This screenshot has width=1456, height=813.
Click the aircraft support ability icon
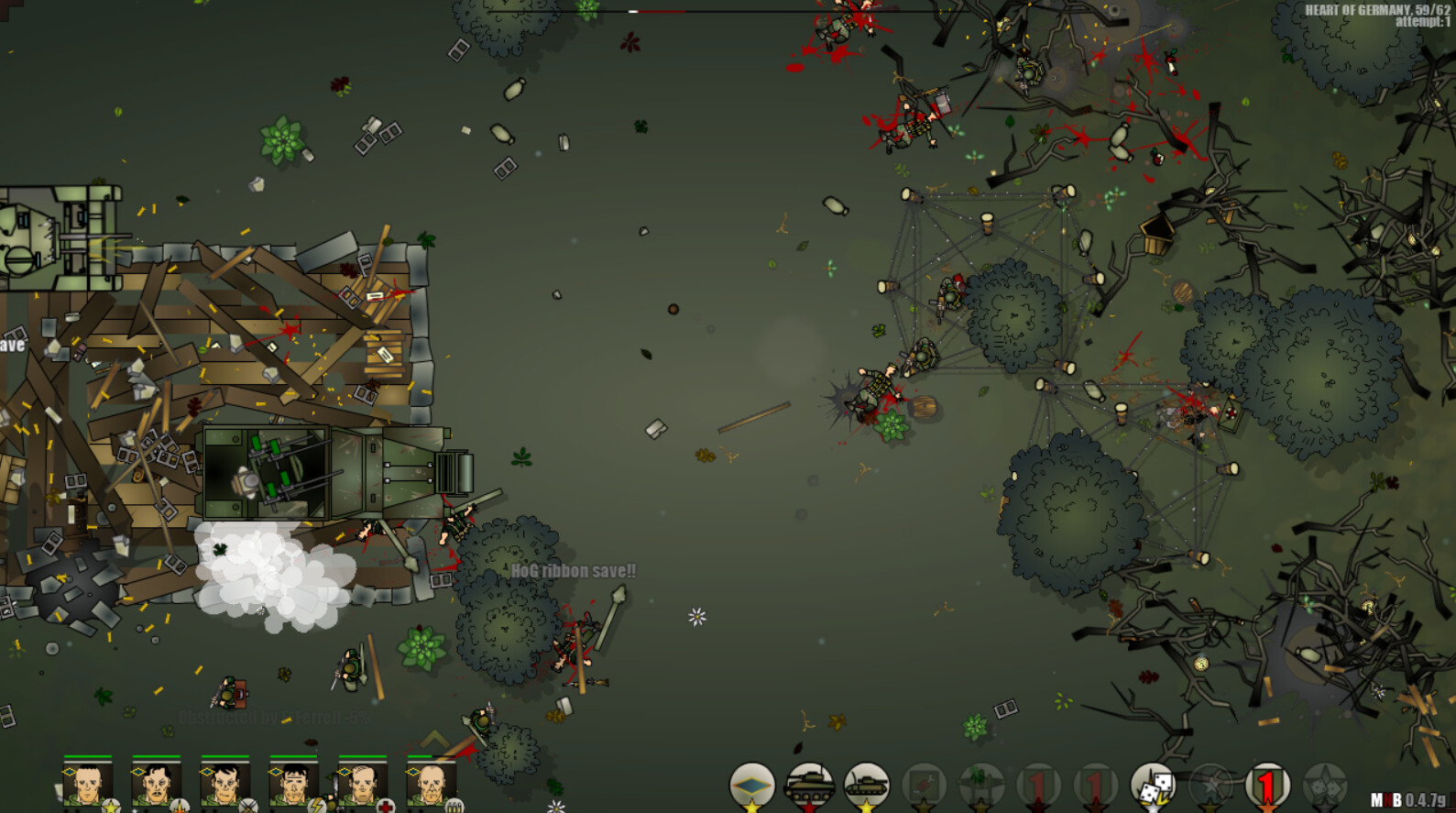tap(980, 784)
